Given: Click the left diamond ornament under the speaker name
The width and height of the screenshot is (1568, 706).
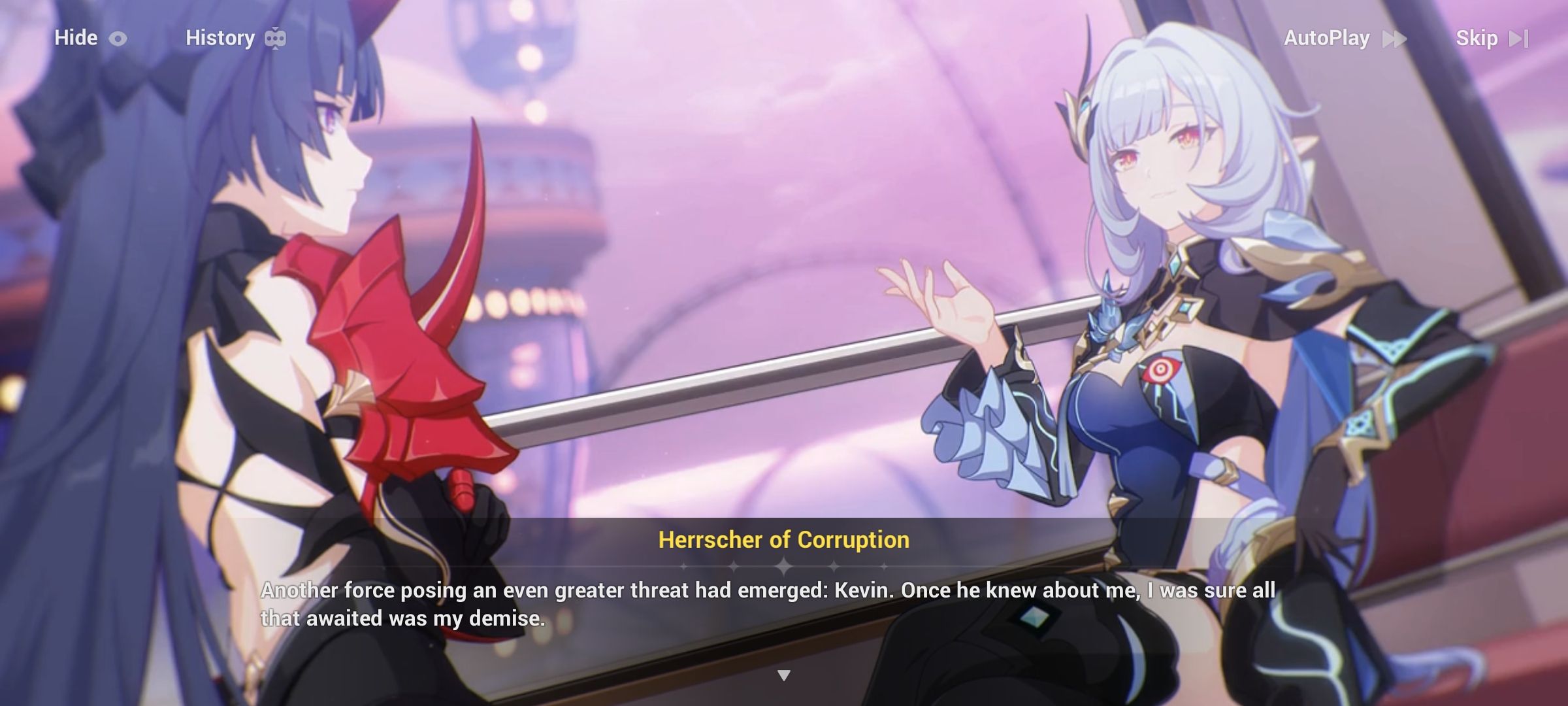Looking at the screenshot, I should click(x=733, y=566).
